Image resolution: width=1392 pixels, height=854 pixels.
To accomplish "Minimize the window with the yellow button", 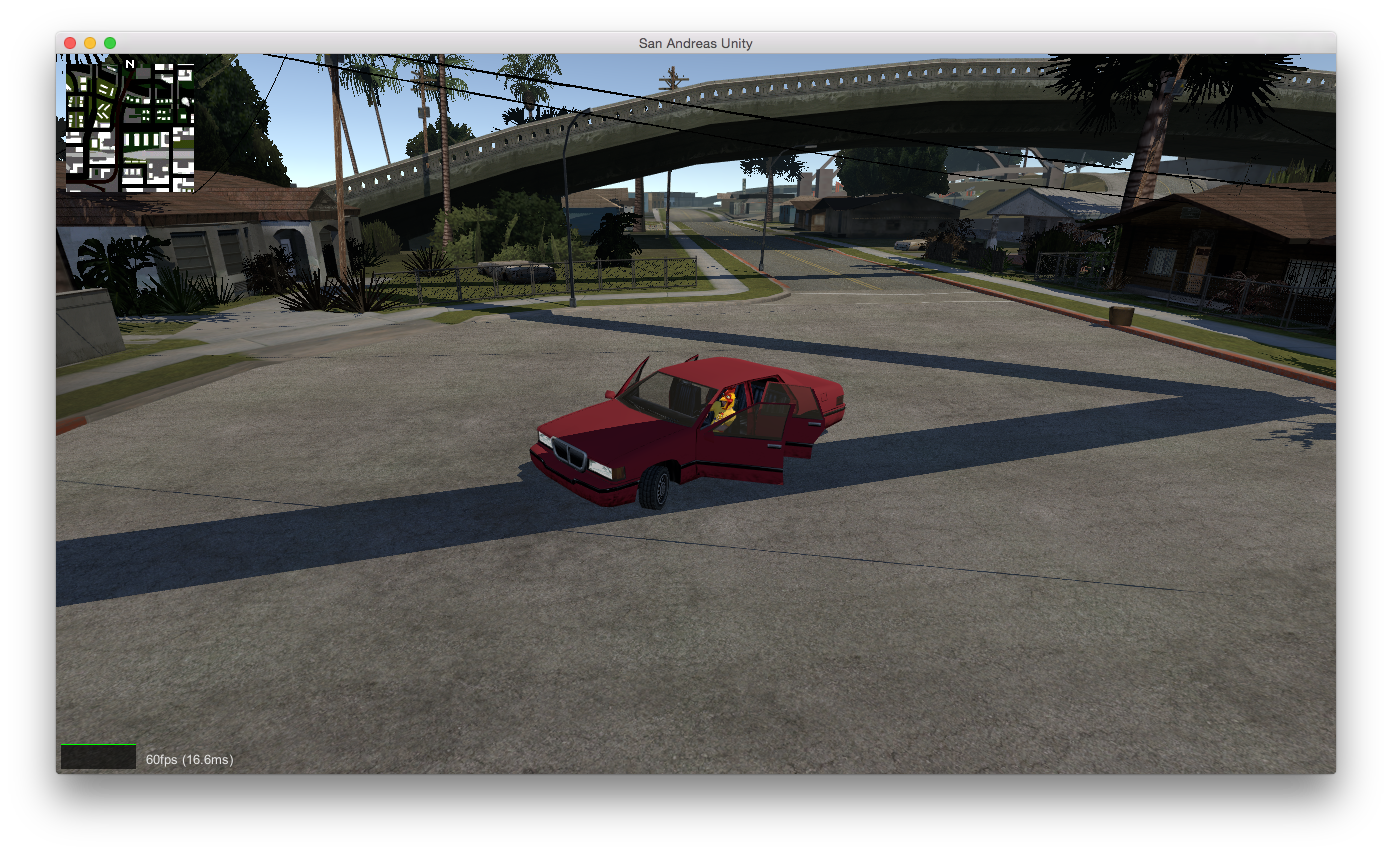I will point(90,43).
